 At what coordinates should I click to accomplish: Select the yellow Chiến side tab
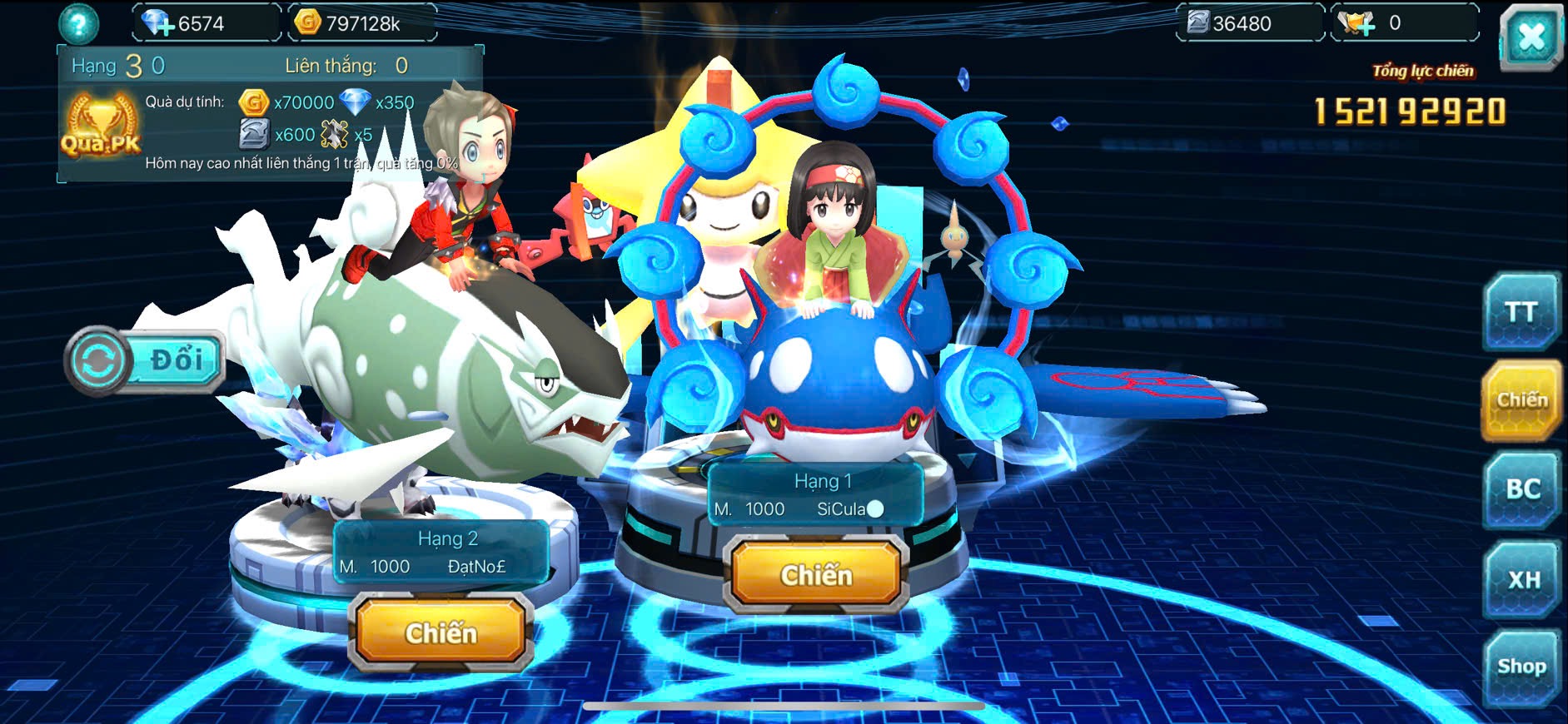tap(1521, 400)
